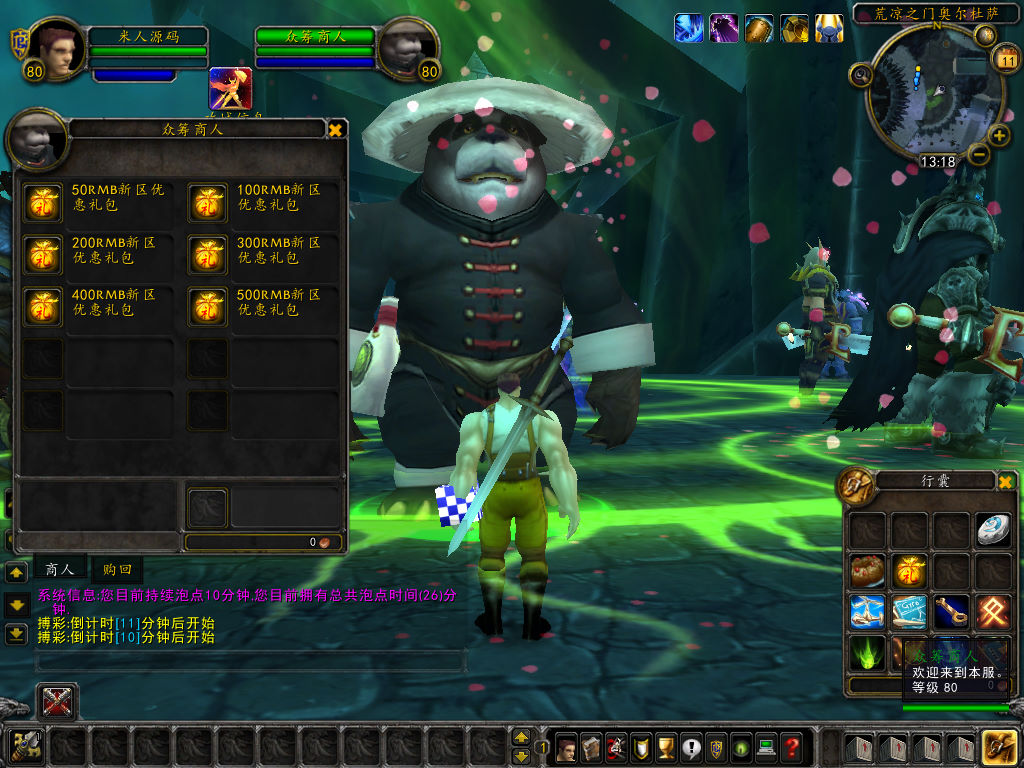Open the character info micro button

click(566, 747)
